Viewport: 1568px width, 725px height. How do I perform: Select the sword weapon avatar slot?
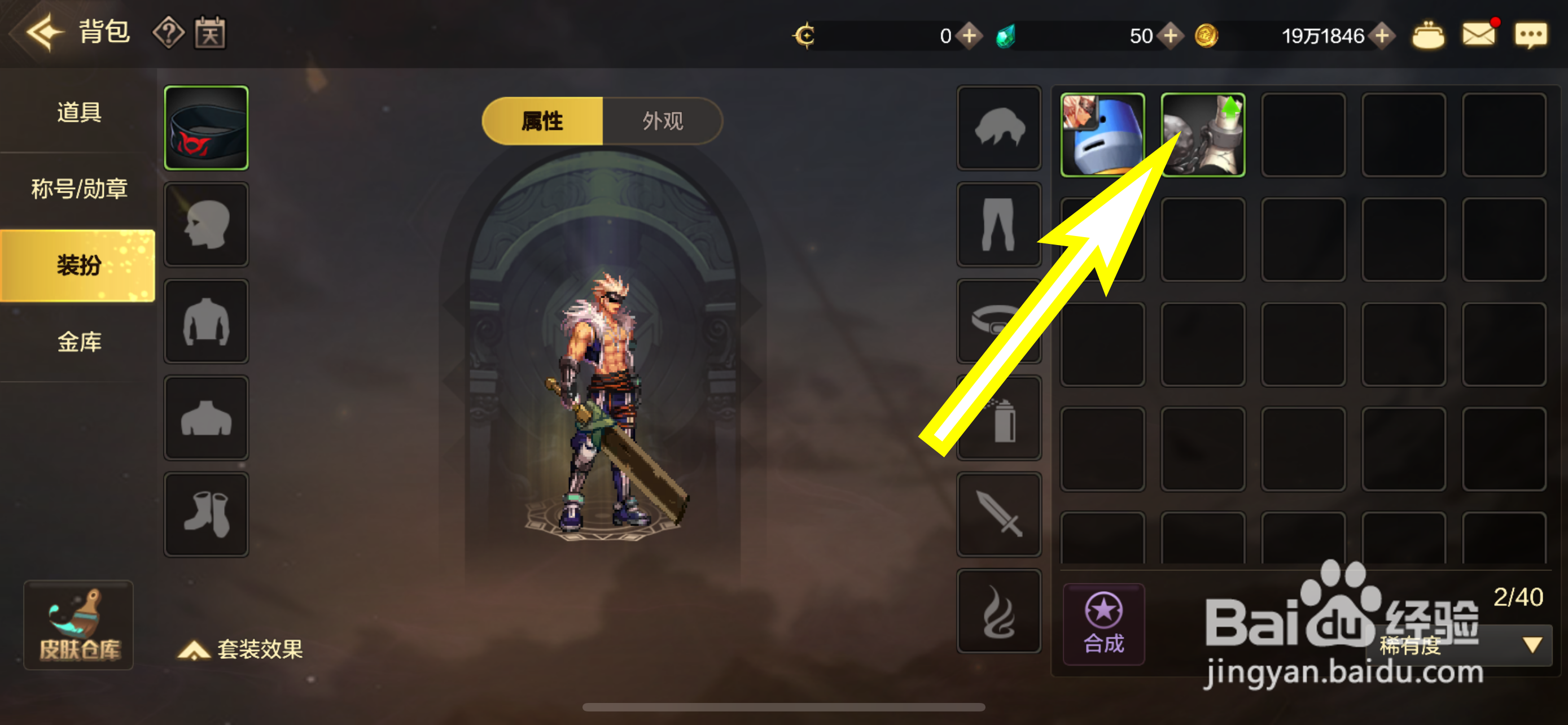[x=998, y=514]
